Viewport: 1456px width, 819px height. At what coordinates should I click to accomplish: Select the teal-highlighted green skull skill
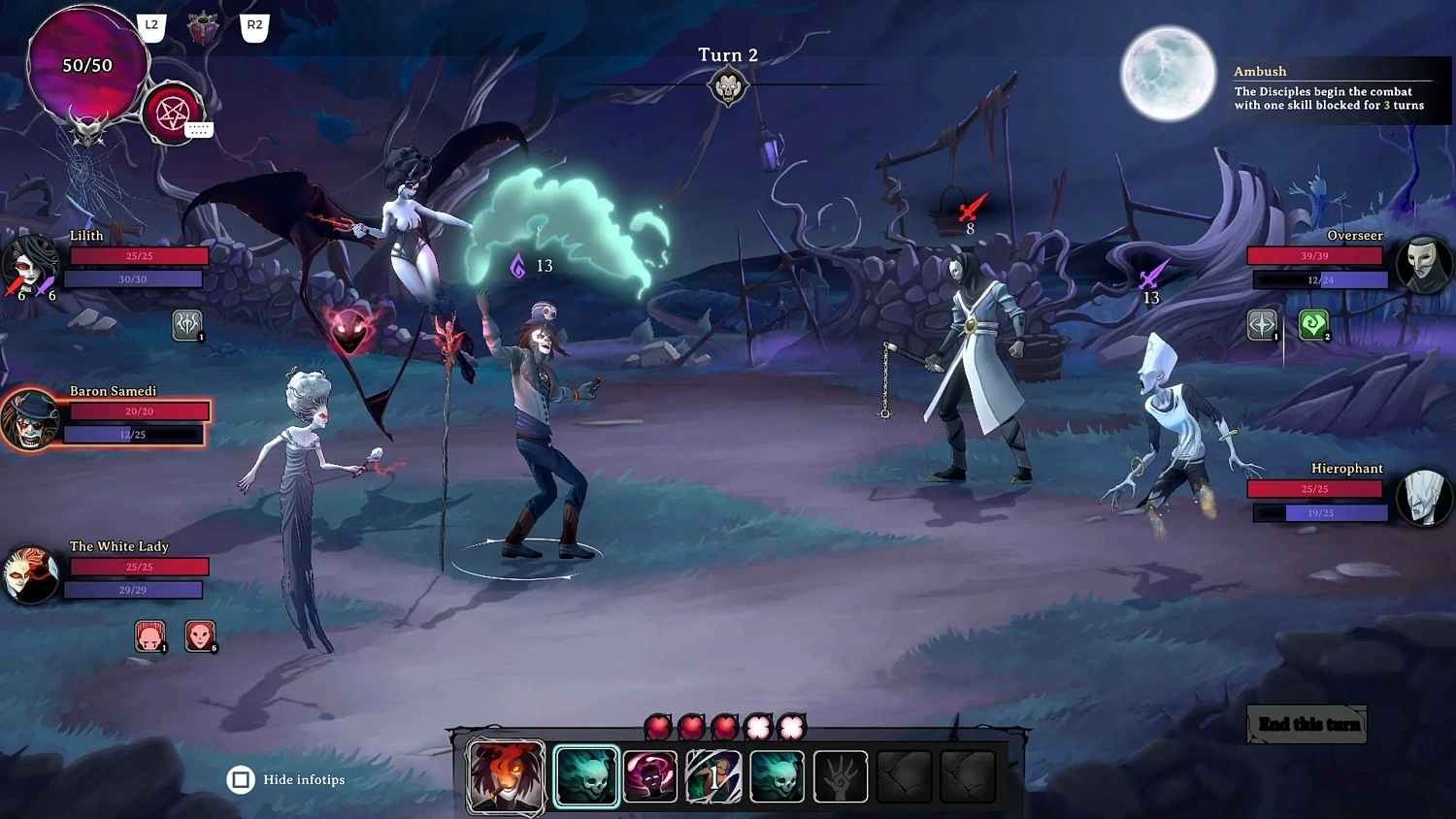(x=586, y=776)
